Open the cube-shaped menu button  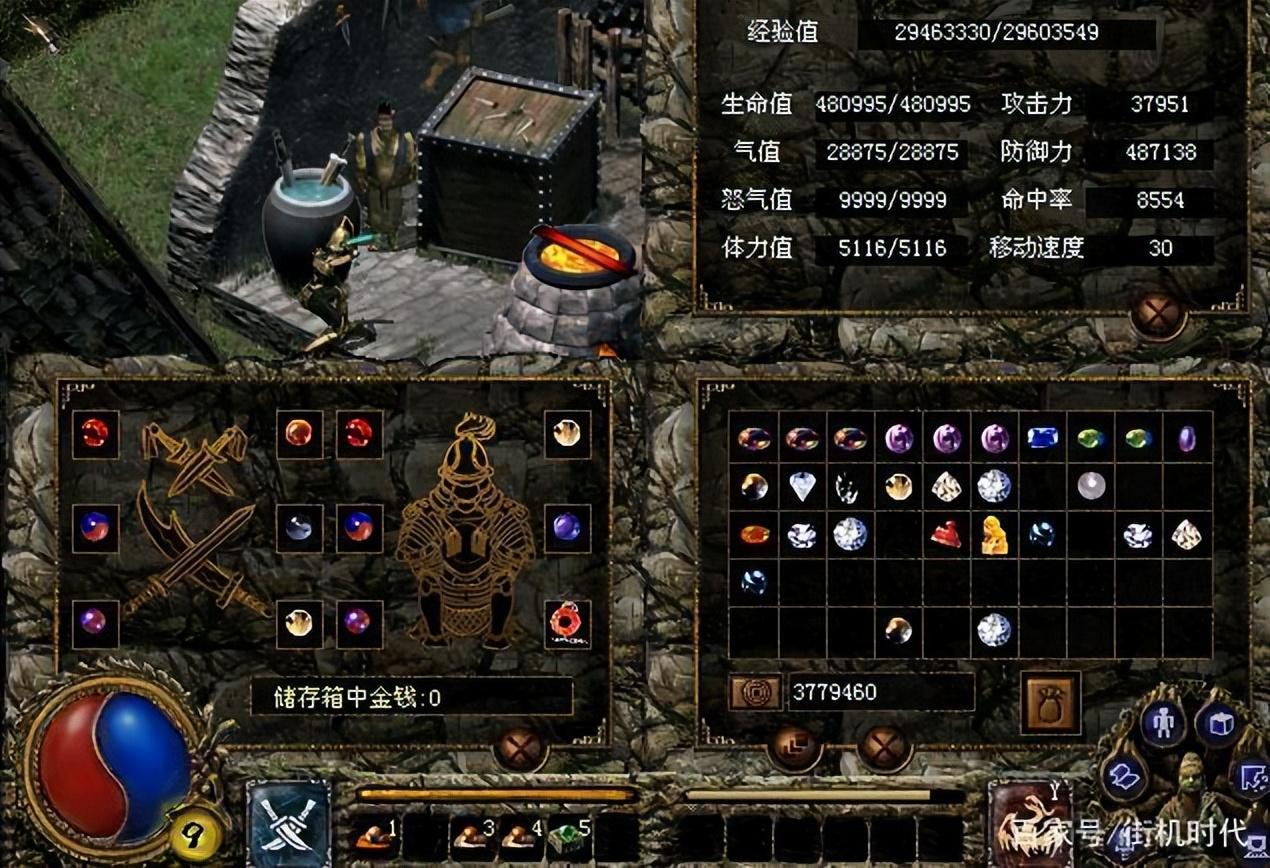(x=1220, y=722)
